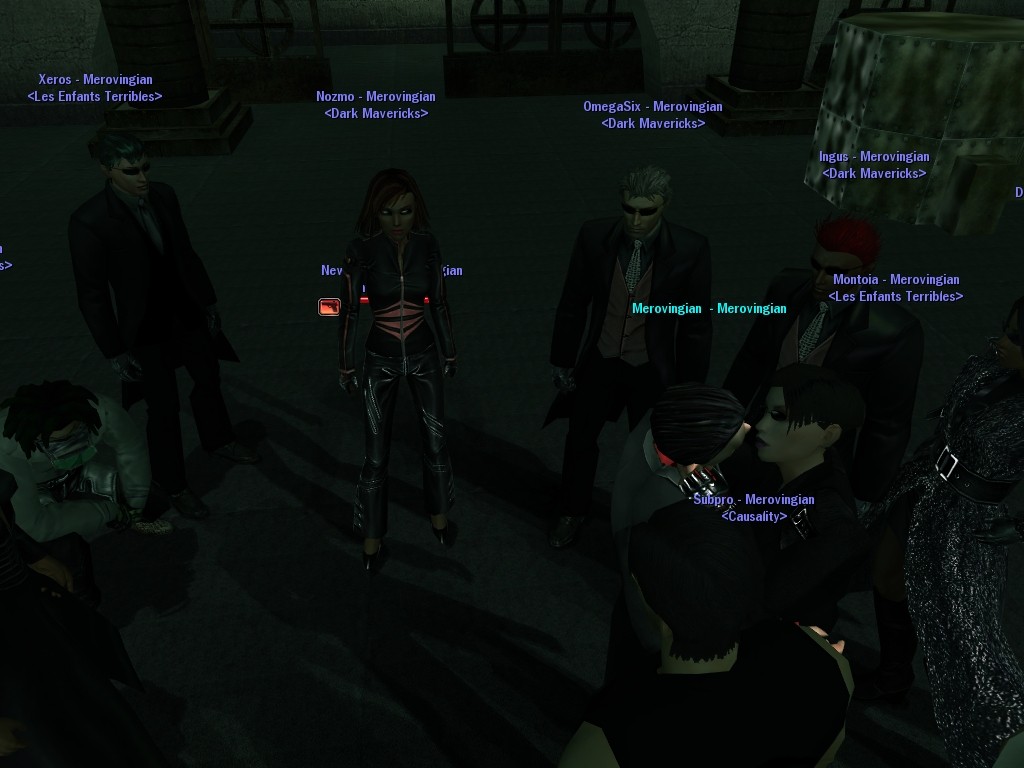1024x768 pixels.
Task: Target Montoia by the name label
Action: point(895,280)
